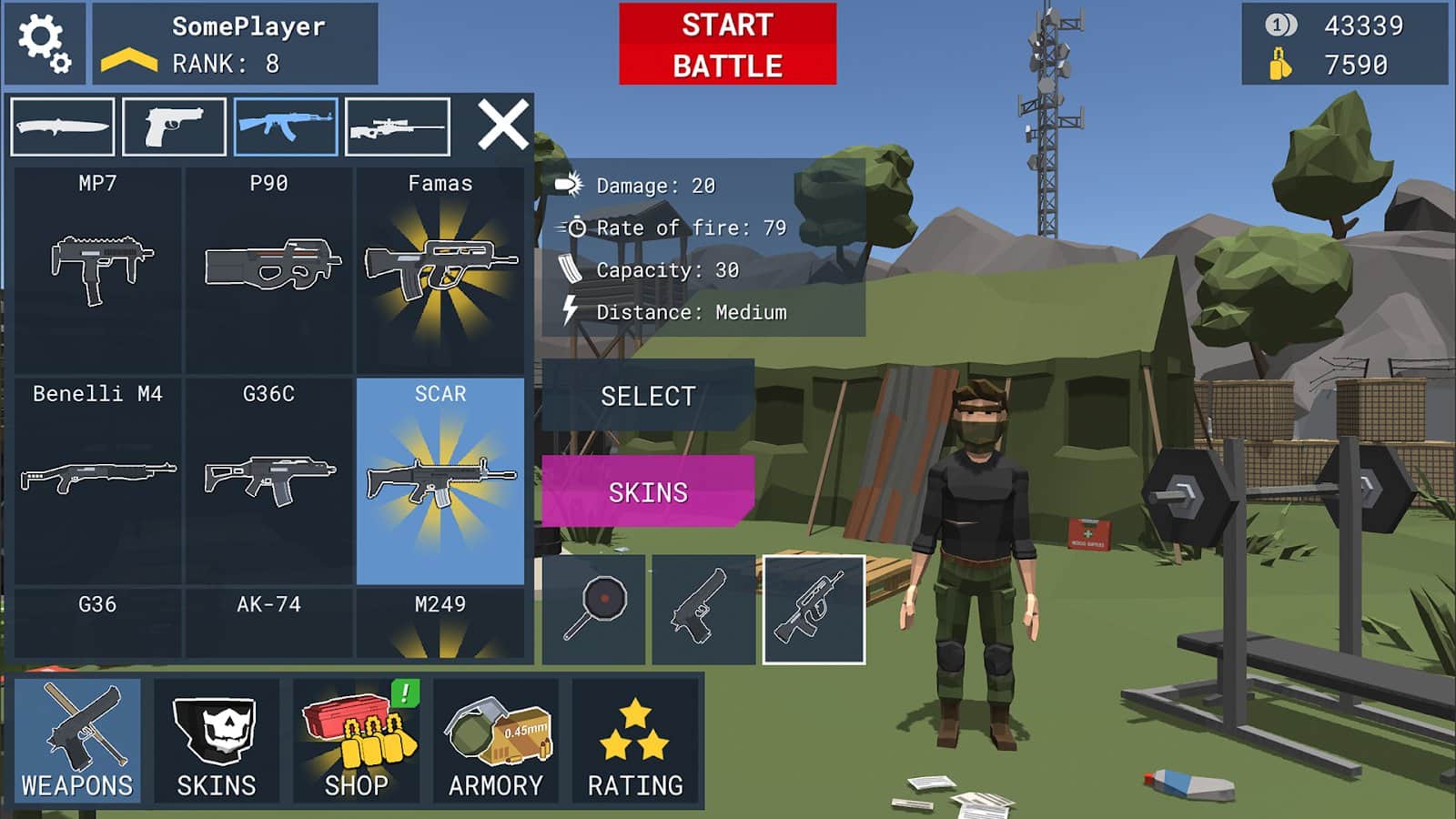Click the START BATTLE button

pos(727,45)
